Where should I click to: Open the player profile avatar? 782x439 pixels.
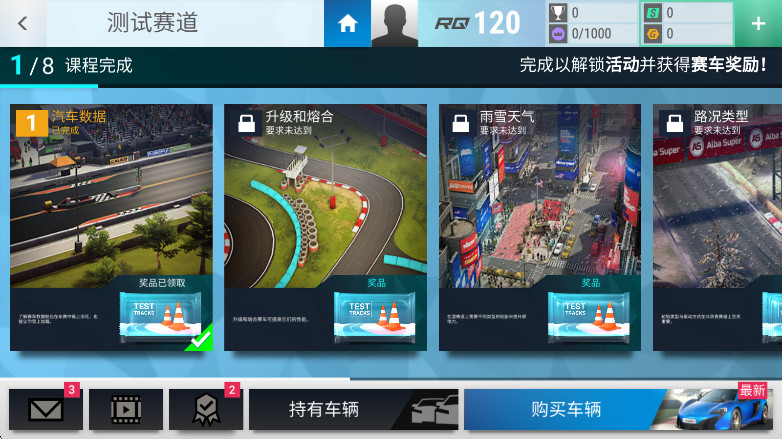pyautogui.click(x=394, y=23)
